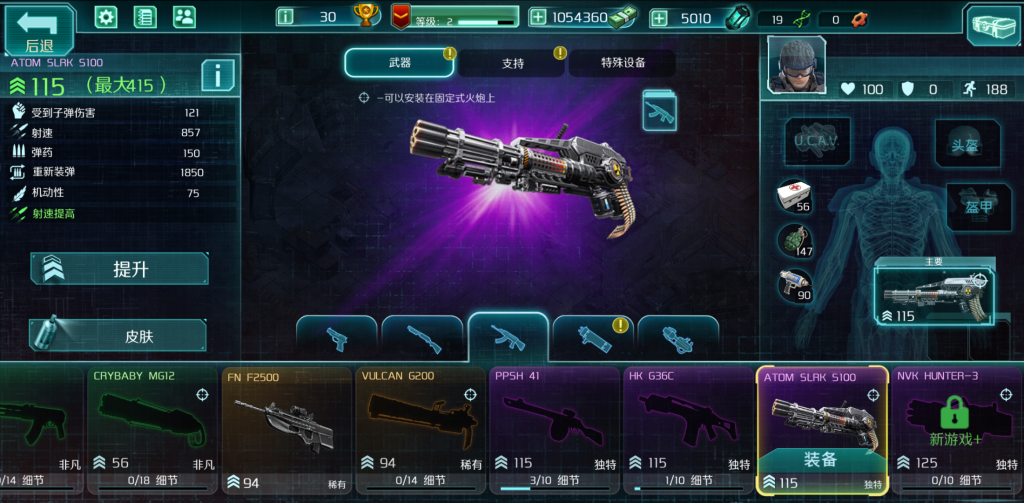The width and height of the screenshot is (1024, 503).
Task: Switch to the 武器 weapons tab
Action: pyautogui.click(x=400, y=63)
